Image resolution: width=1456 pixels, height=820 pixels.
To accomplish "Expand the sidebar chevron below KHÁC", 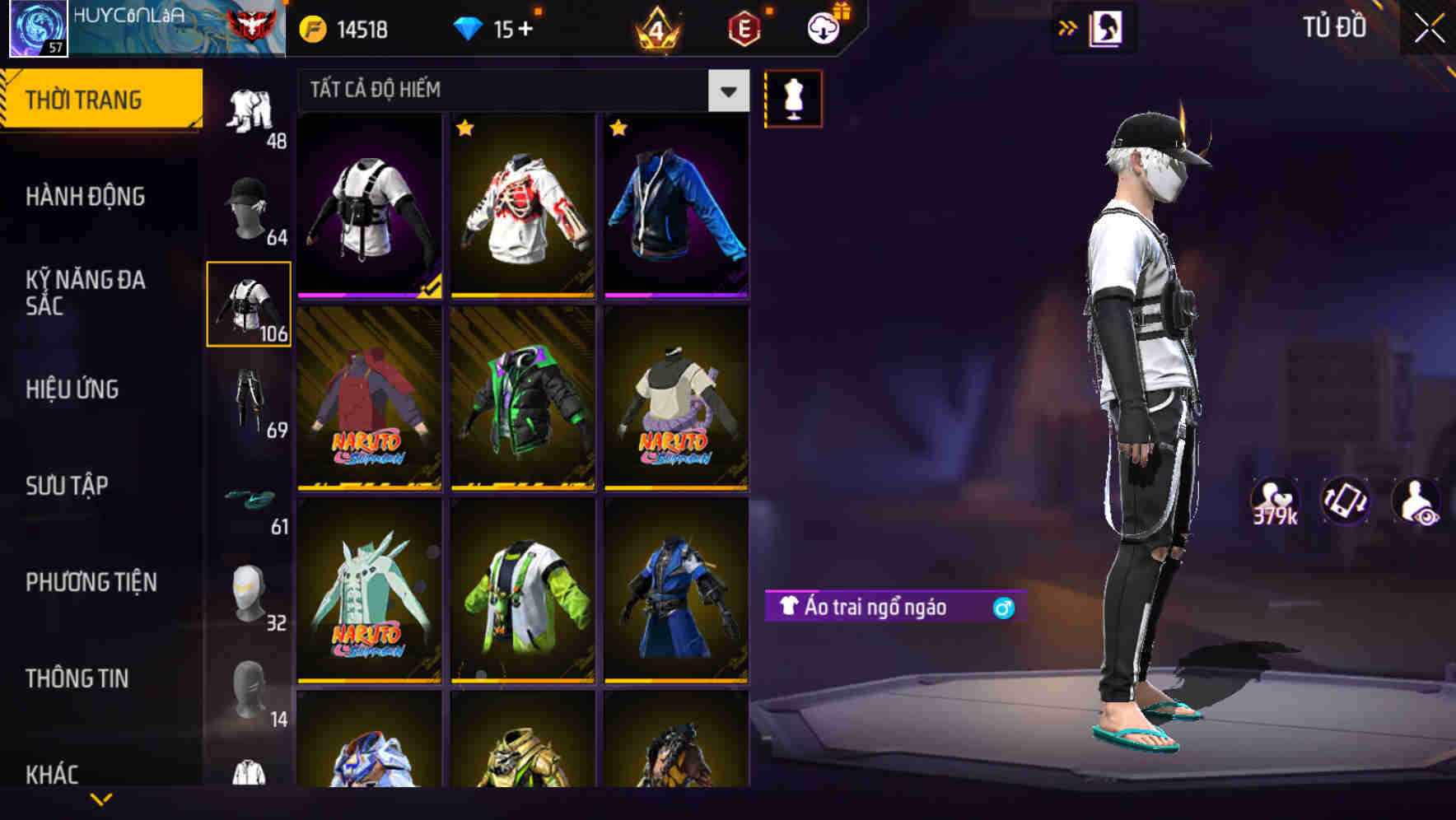I will point(101,798).
